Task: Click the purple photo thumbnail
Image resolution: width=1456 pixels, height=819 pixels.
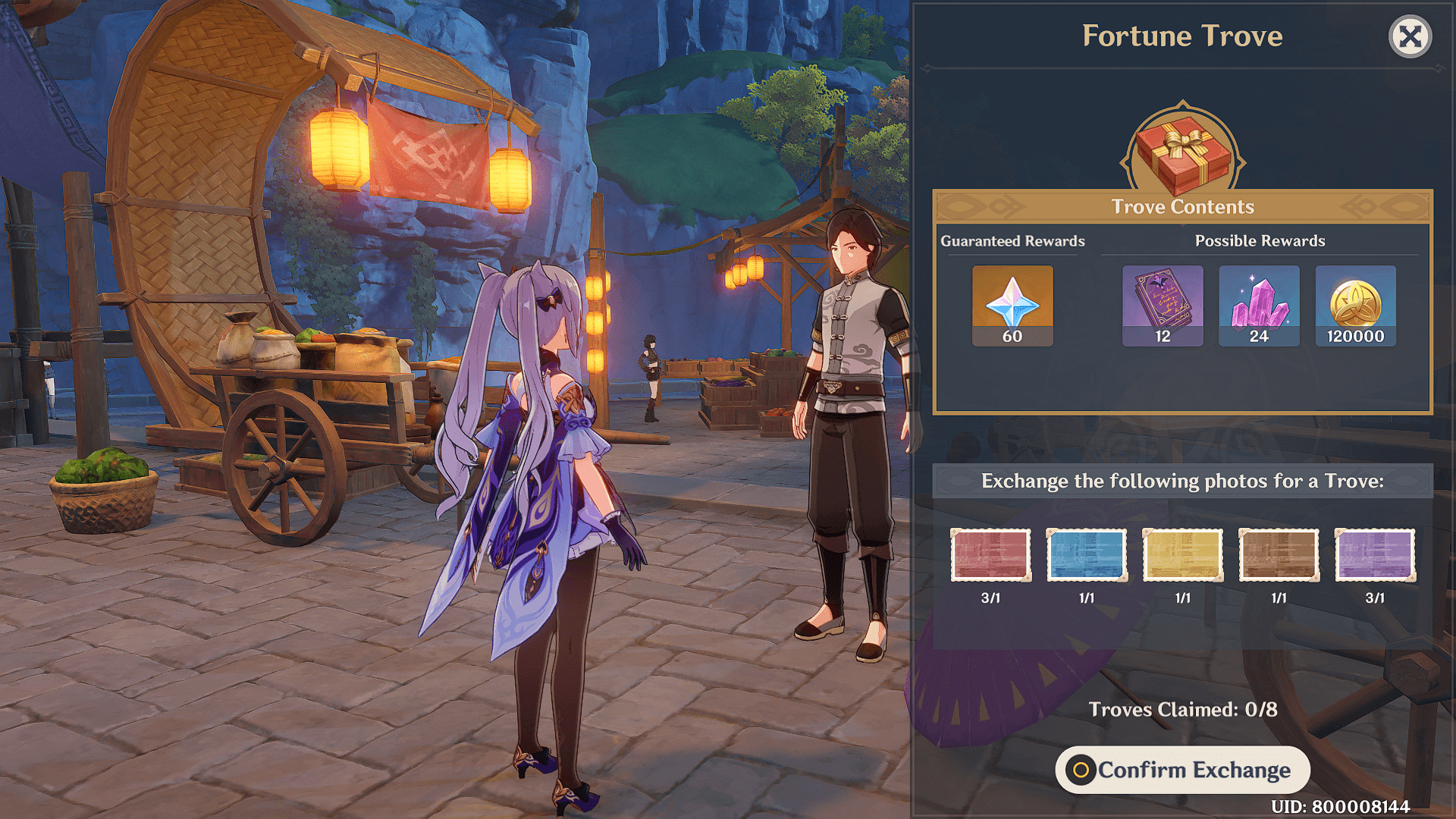Action: (x=1375, y=555)
